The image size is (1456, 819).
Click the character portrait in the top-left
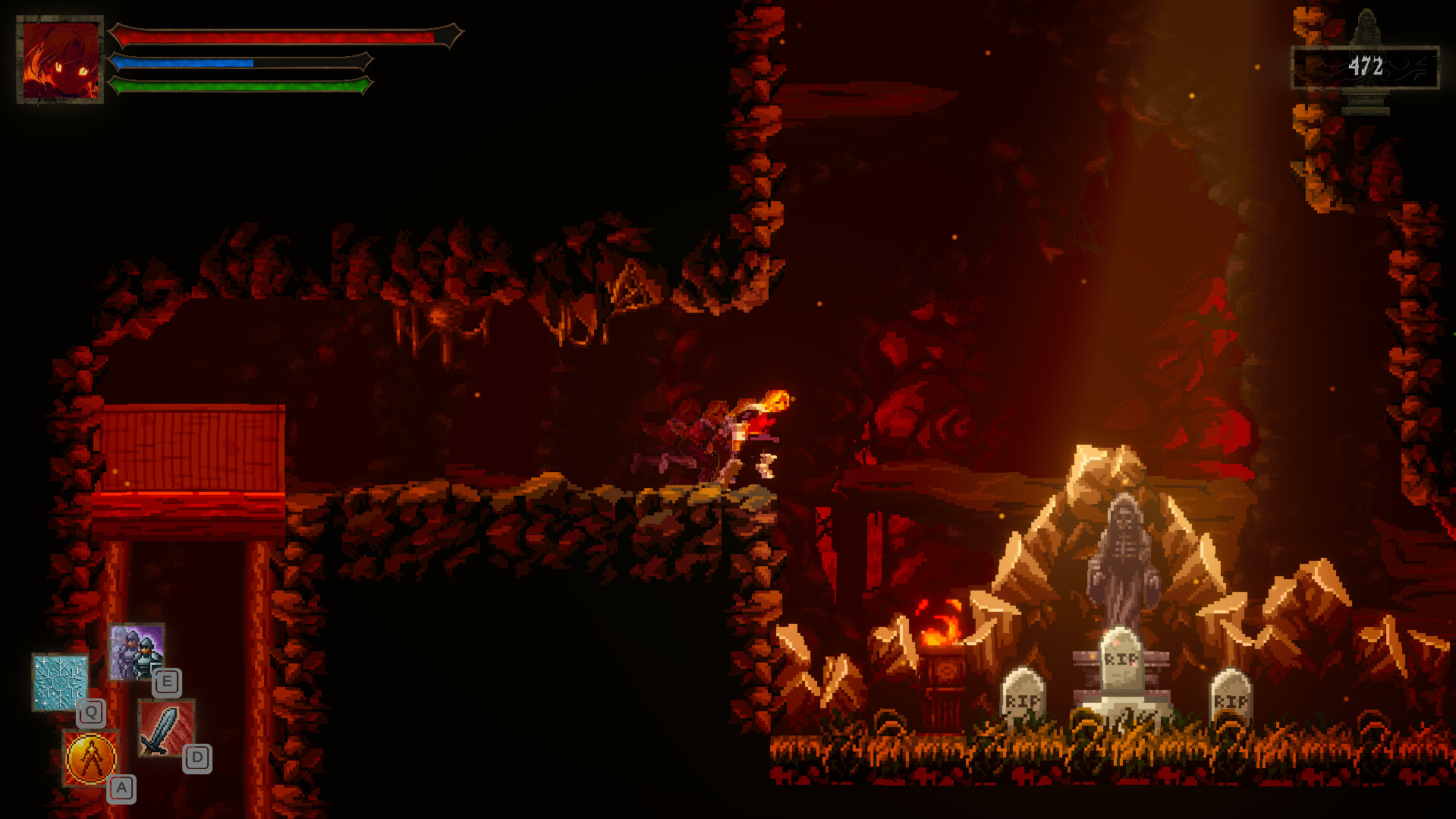pyautogui.click(x=61, y=57)
